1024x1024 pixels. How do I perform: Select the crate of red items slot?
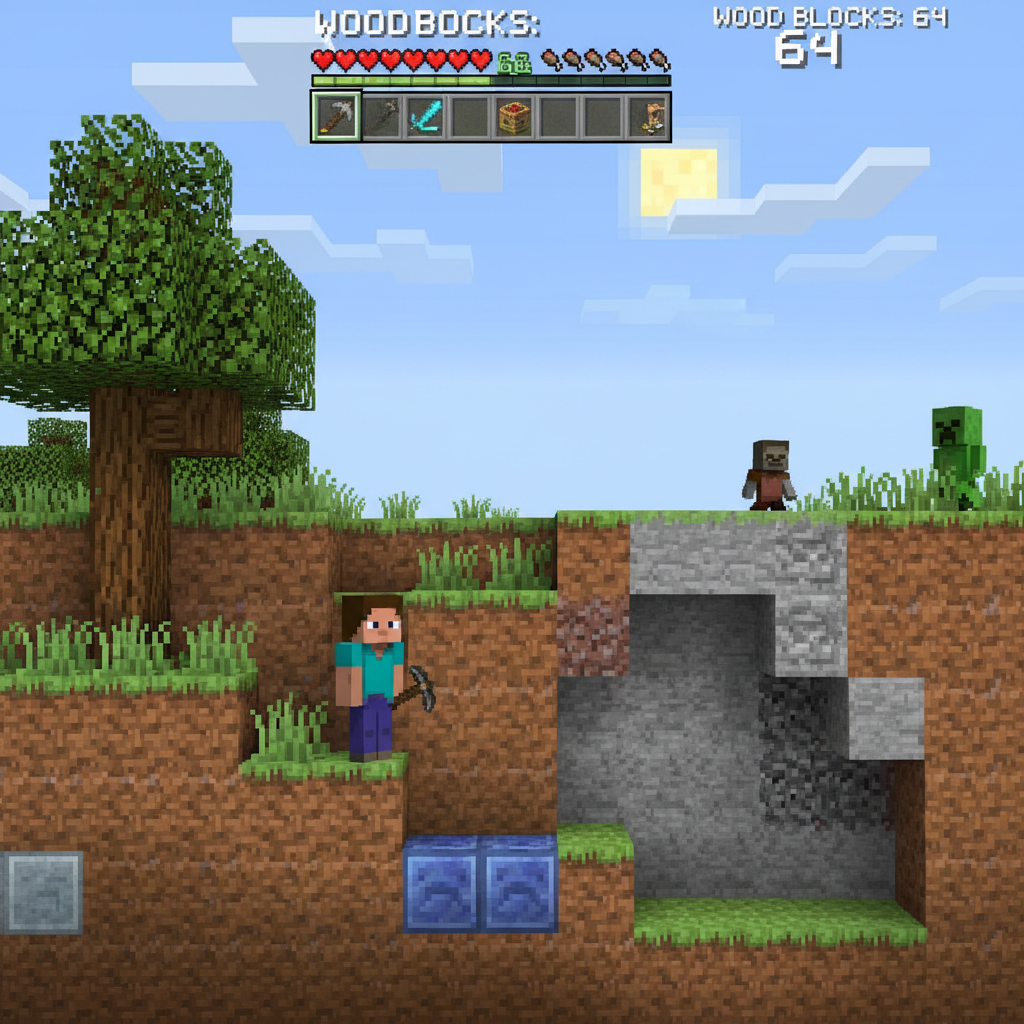click(x=514, y=117)
